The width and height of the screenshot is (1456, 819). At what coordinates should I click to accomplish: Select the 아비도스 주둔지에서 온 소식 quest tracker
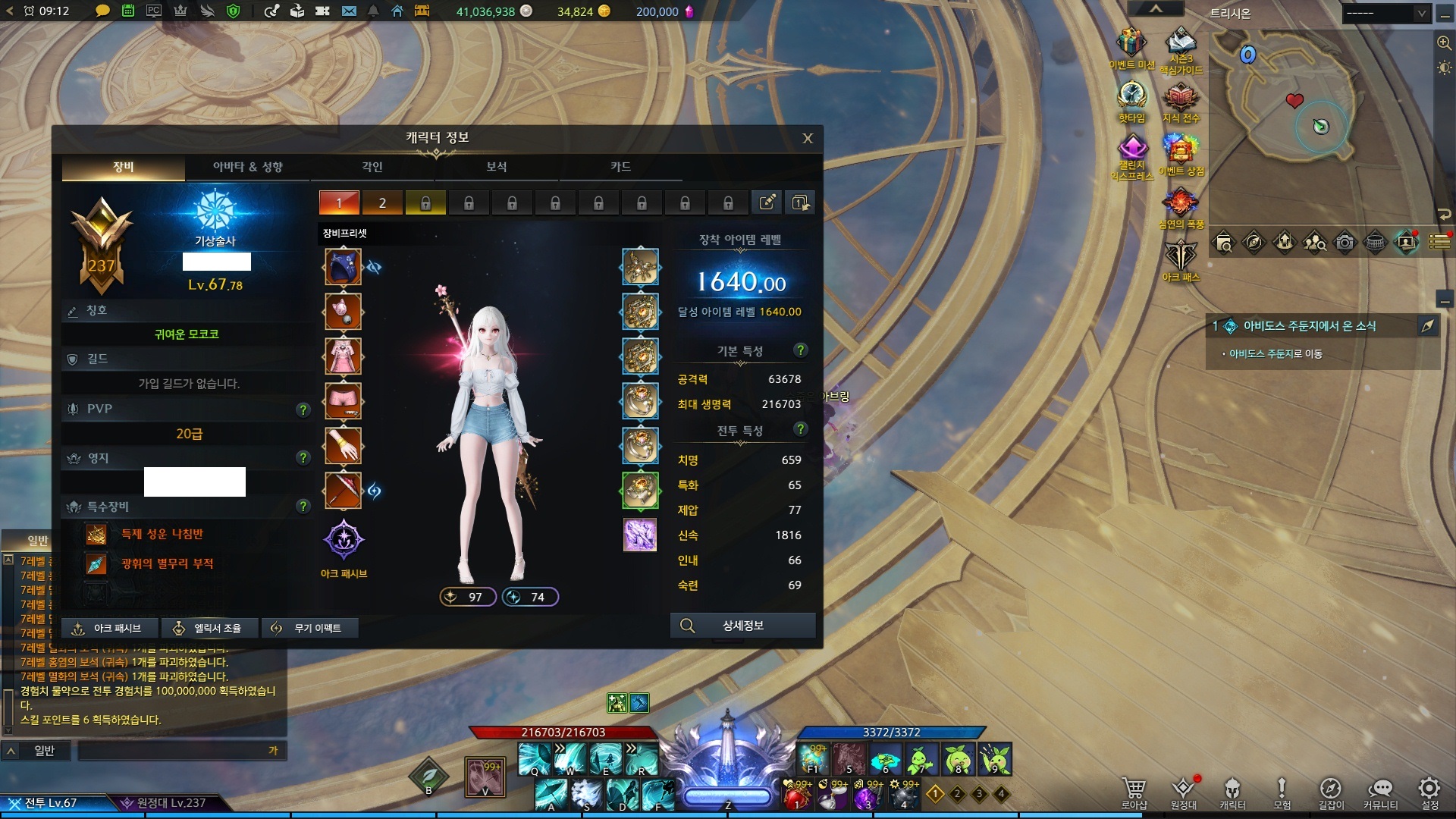click(1310, 326)
